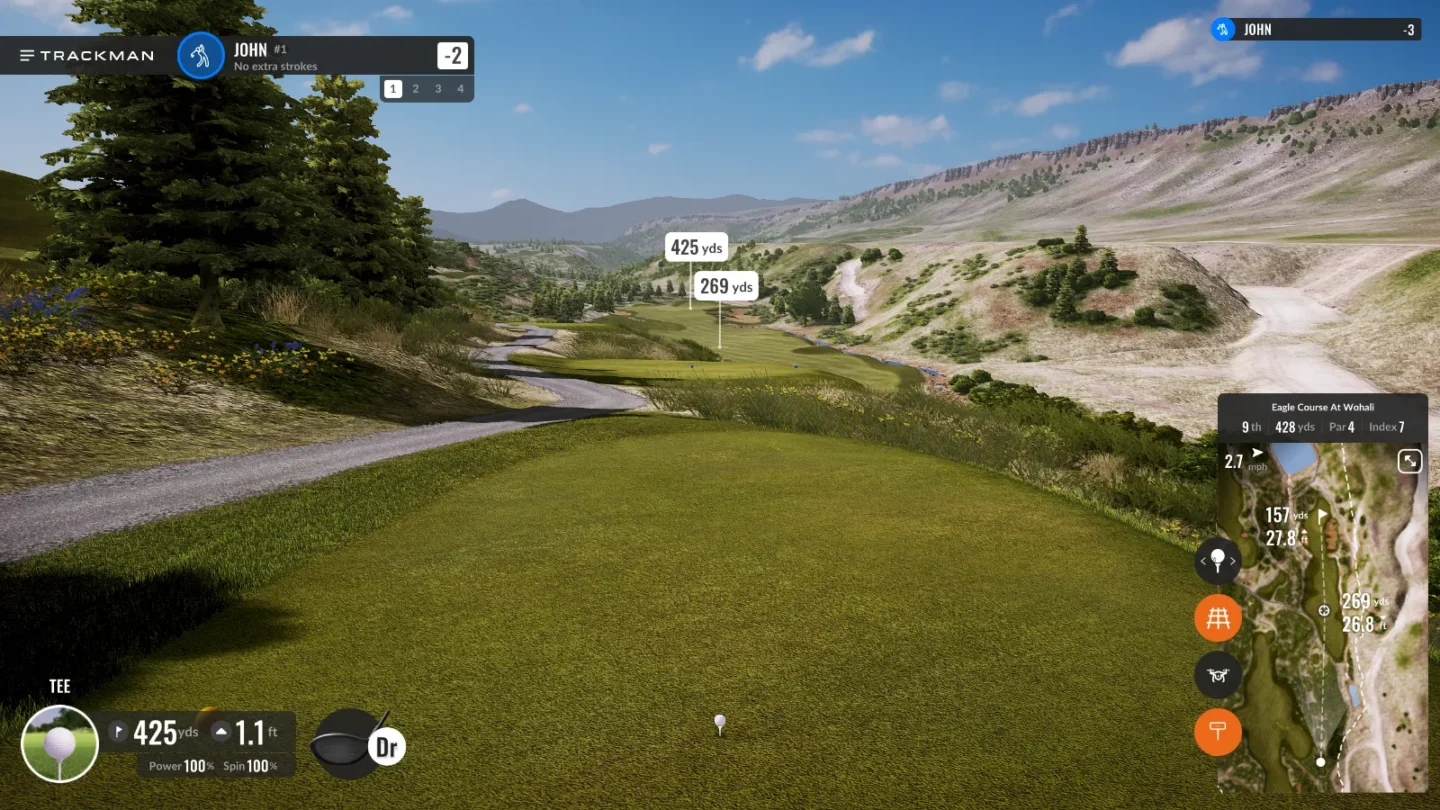Click the right chevron beside the camera icon
The width and height of the screenshot is (1440, 810).
(1233, 562)
